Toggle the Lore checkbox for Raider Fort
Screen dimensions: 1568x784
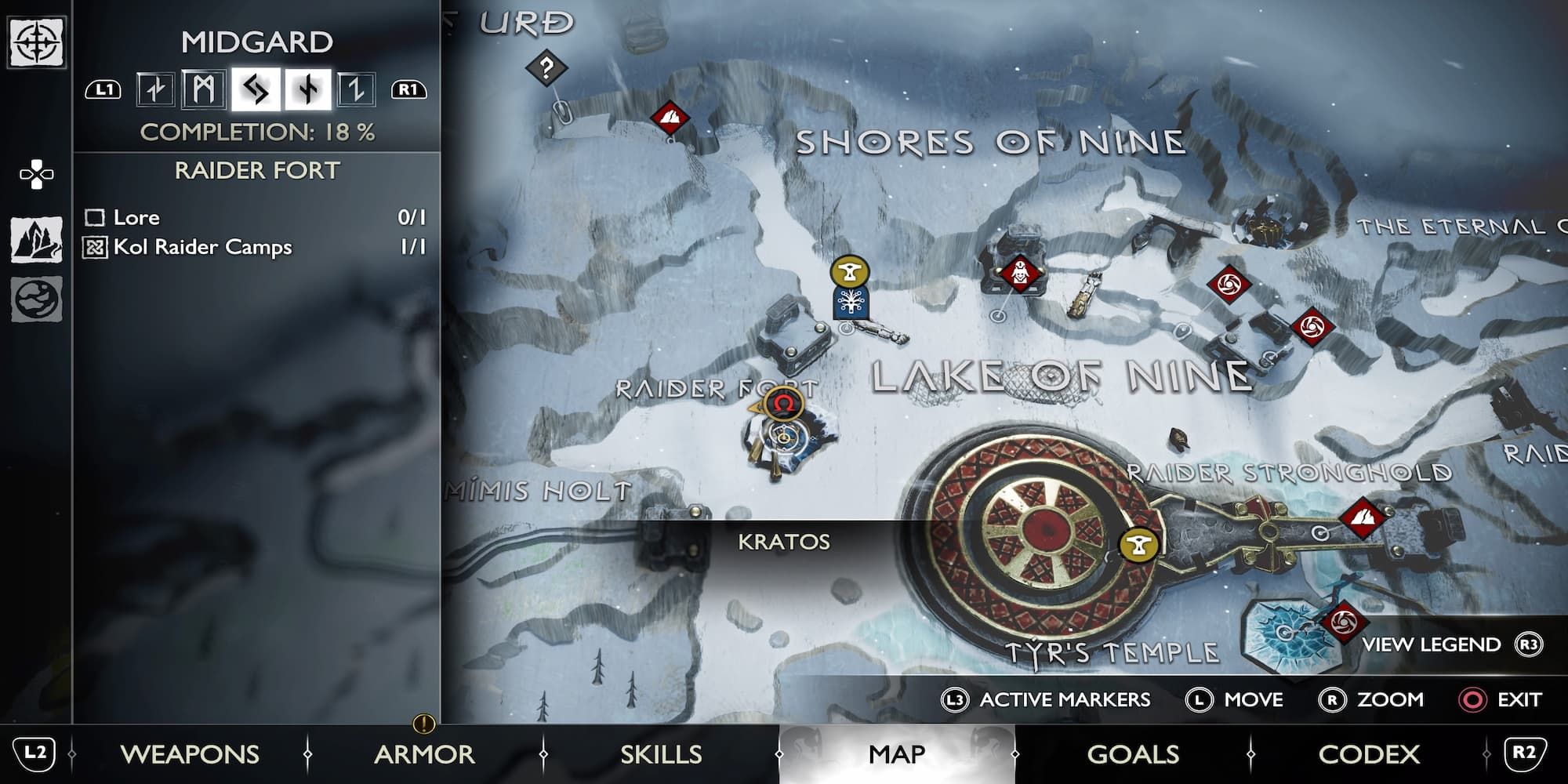click(96, 220)
